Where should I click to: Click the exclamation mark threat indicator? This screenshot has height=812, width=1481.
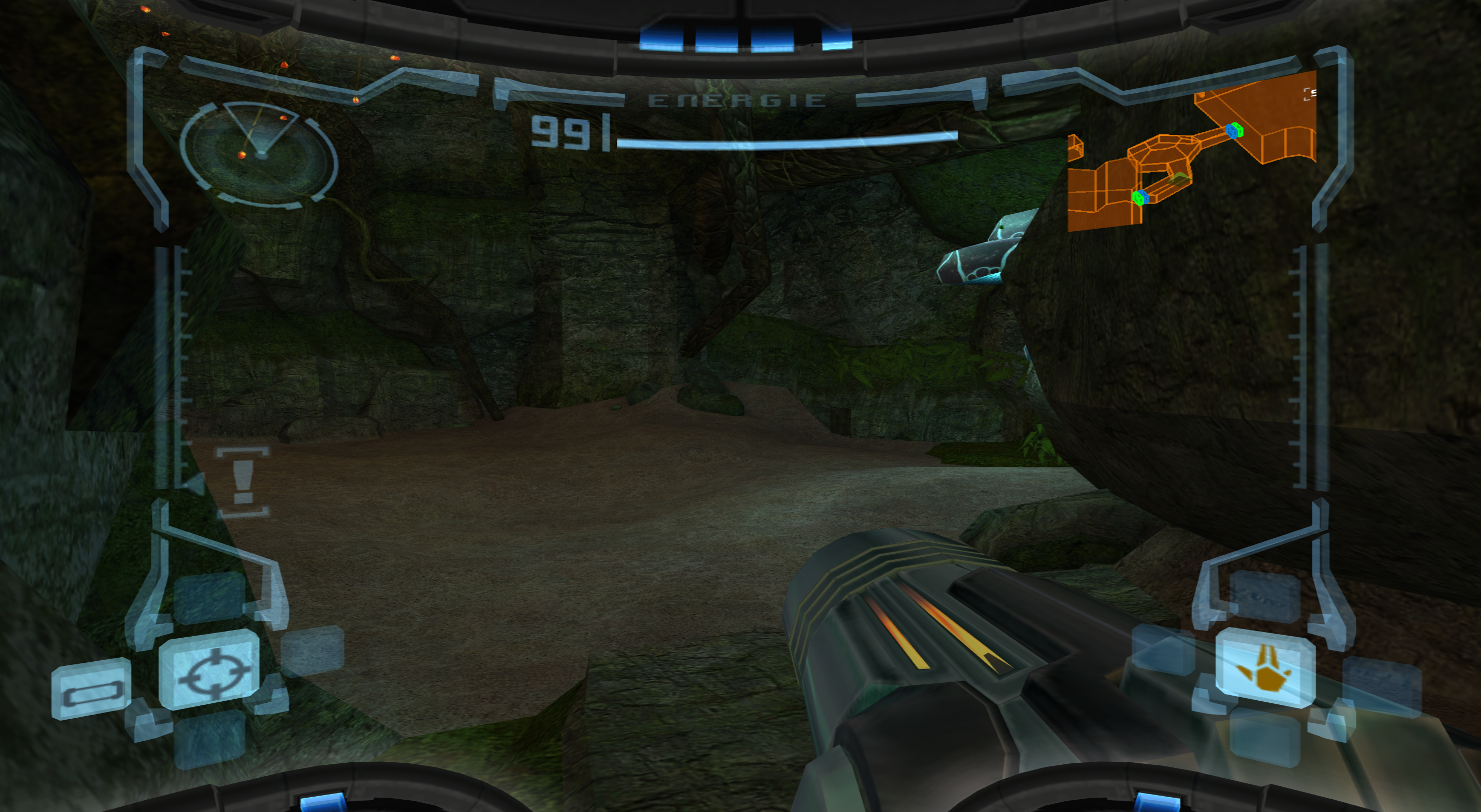[x=242, y=481]
